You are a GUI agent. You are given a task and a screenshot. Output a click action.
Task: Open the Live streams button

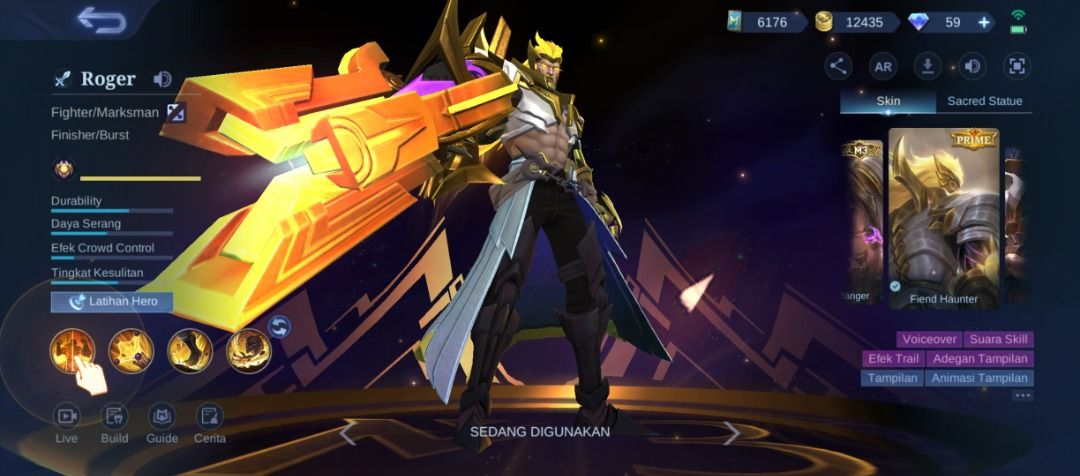(67, 423)
